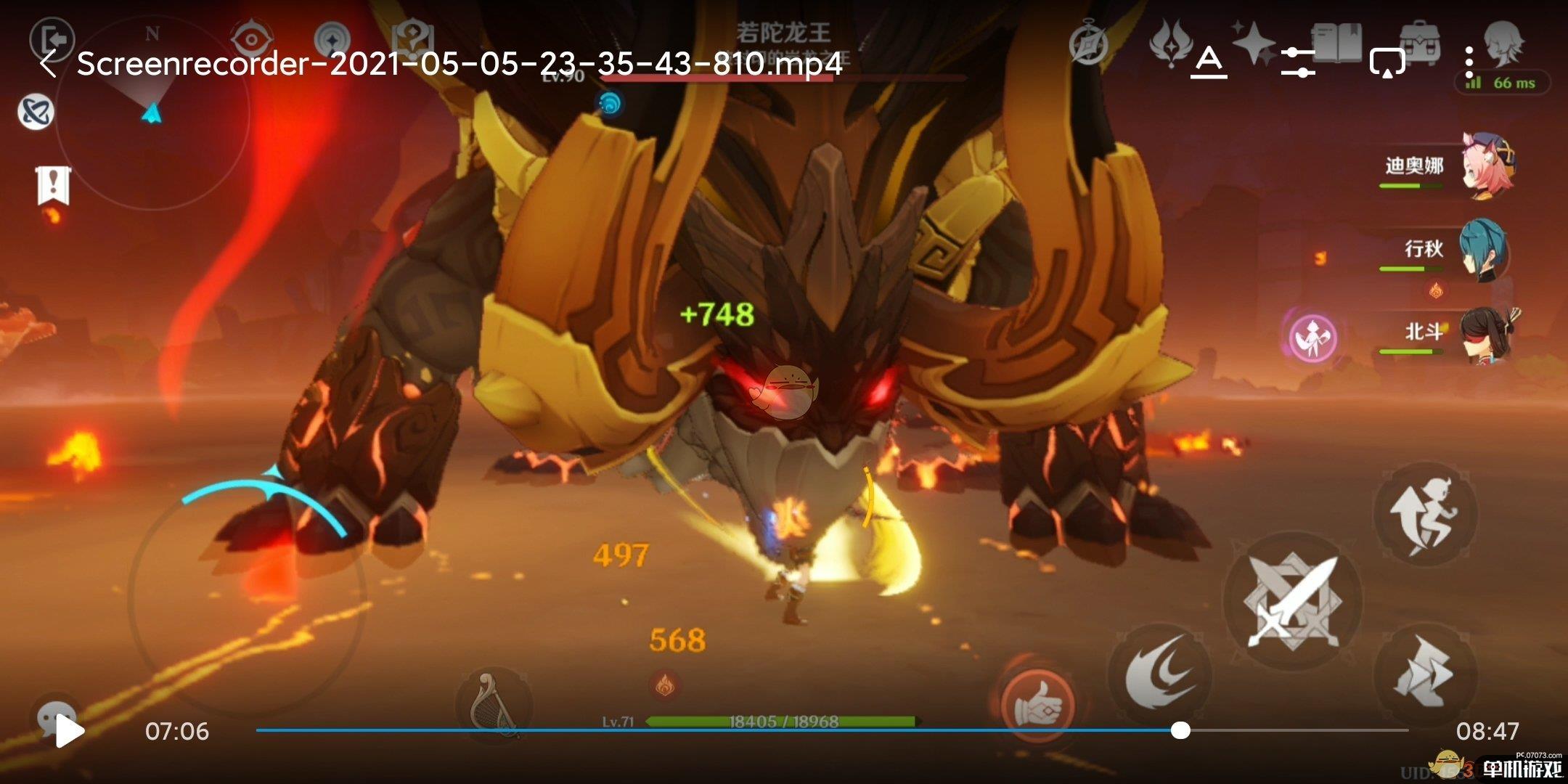1568x784 pixels.
Task: Open the lyre gadget icon
Action: coord(495,704)
